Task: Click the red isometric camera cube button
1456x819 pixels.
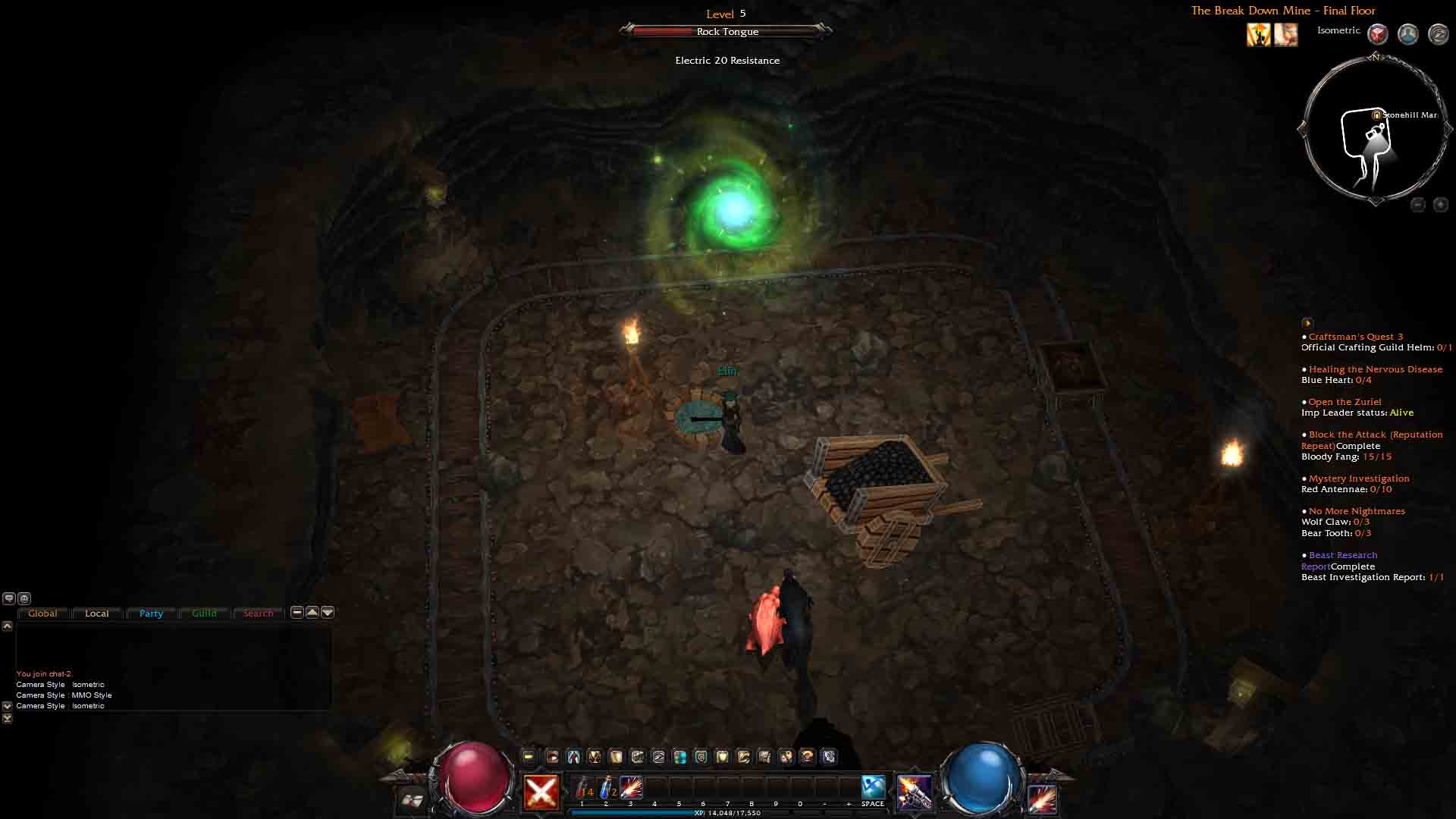Action: [x=1377, y=34]
